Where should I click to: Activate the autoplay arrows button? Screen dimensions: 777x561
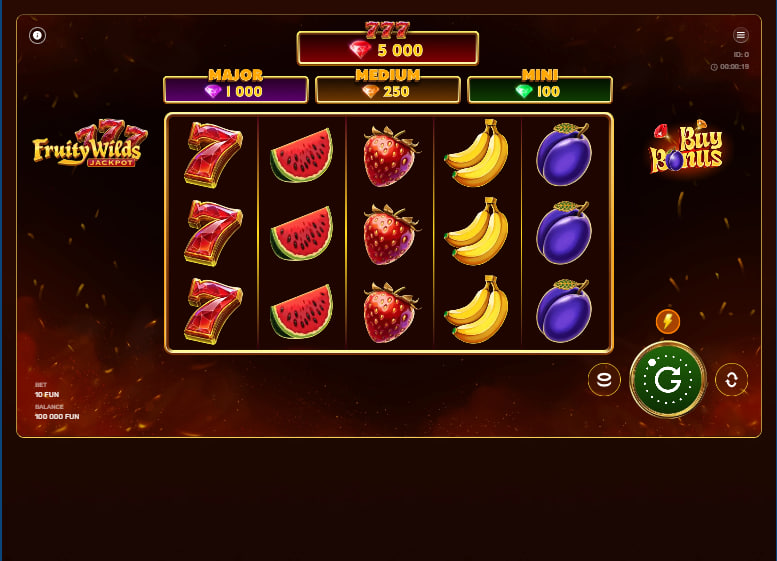coord(731,380)
